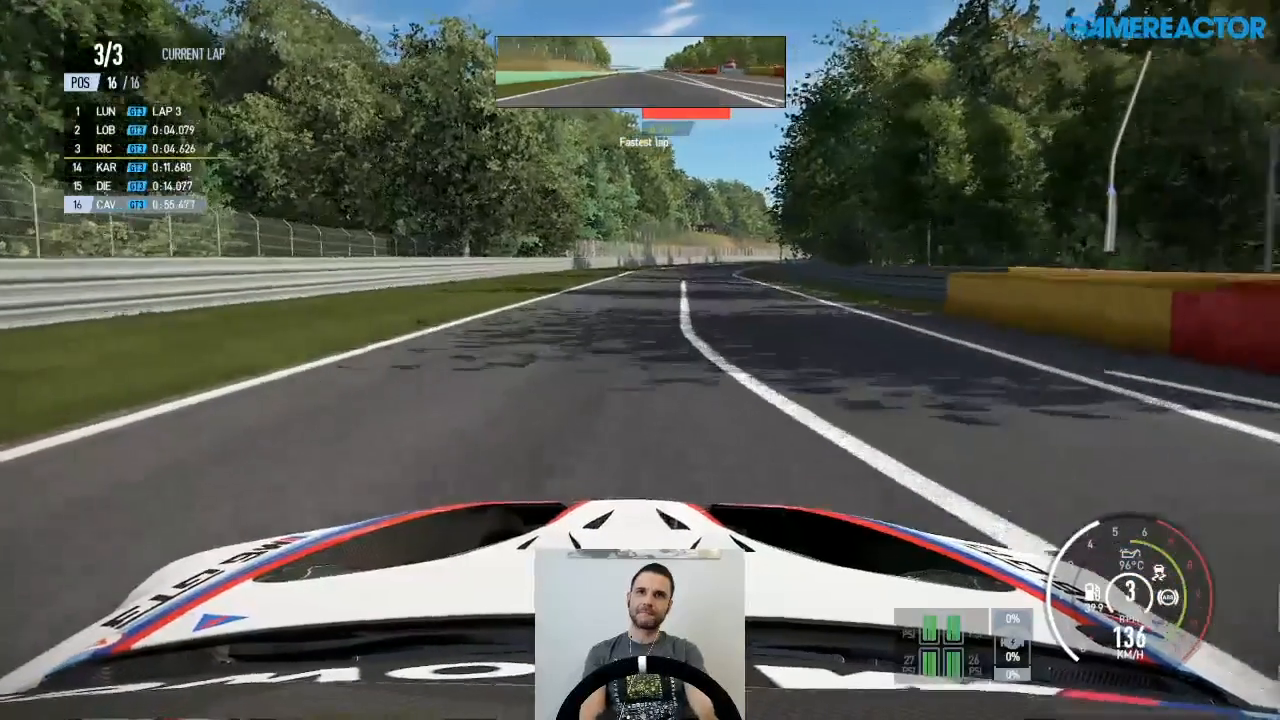This screenshot has height=720, width=1280.
Task: Click the GT3 class badge next to LUN
Action: pos(136,111)
